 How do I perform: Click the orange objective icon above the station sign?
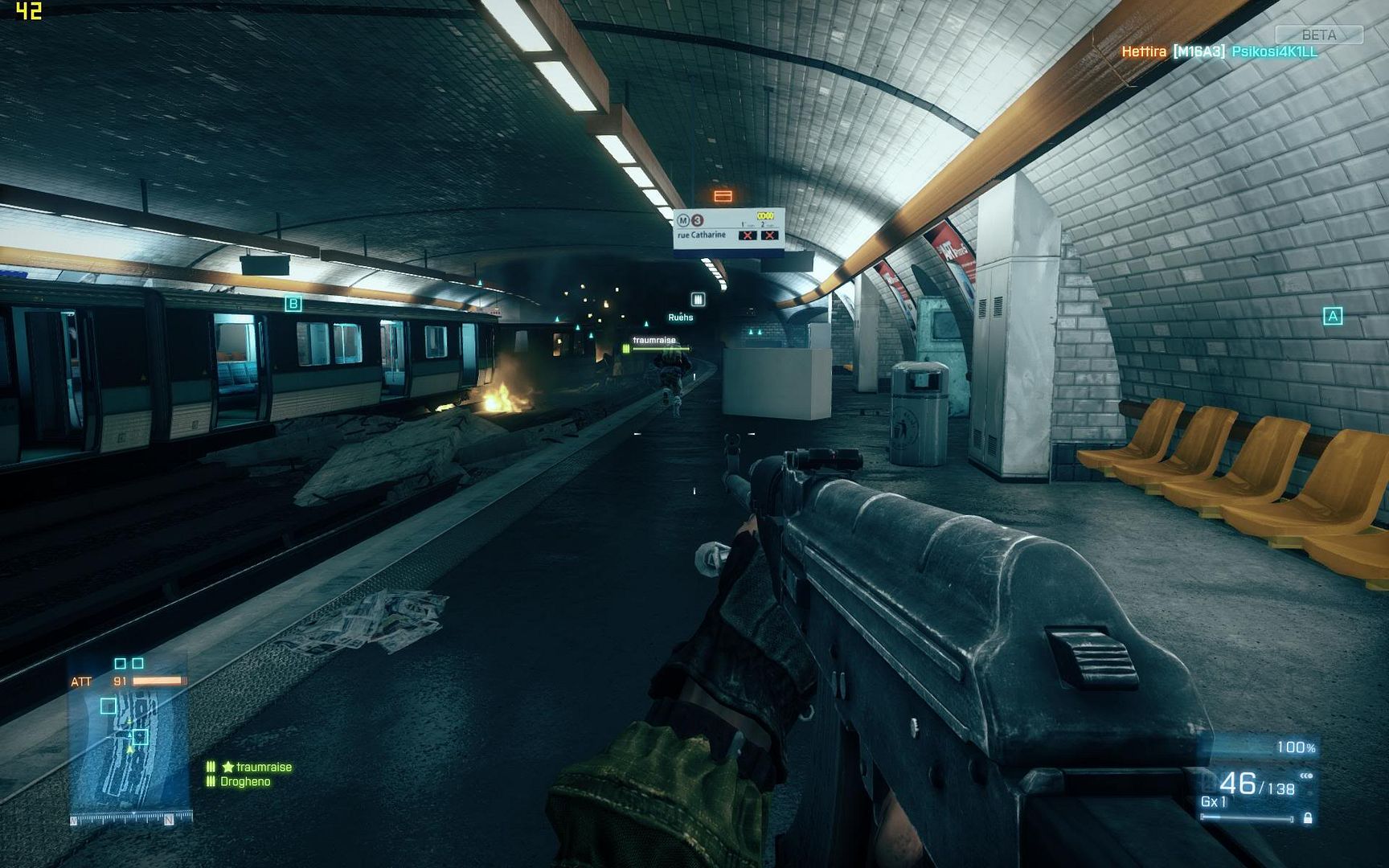tap(723, 195)
